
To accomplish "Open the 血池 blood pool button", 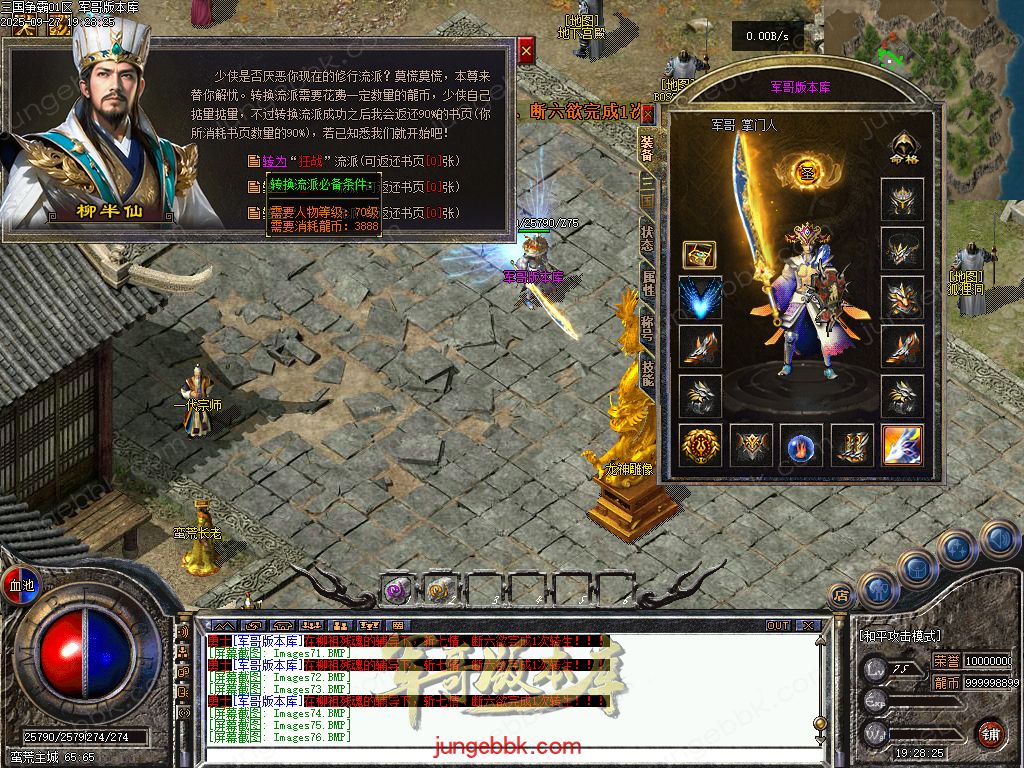I will tap(21, 584).
